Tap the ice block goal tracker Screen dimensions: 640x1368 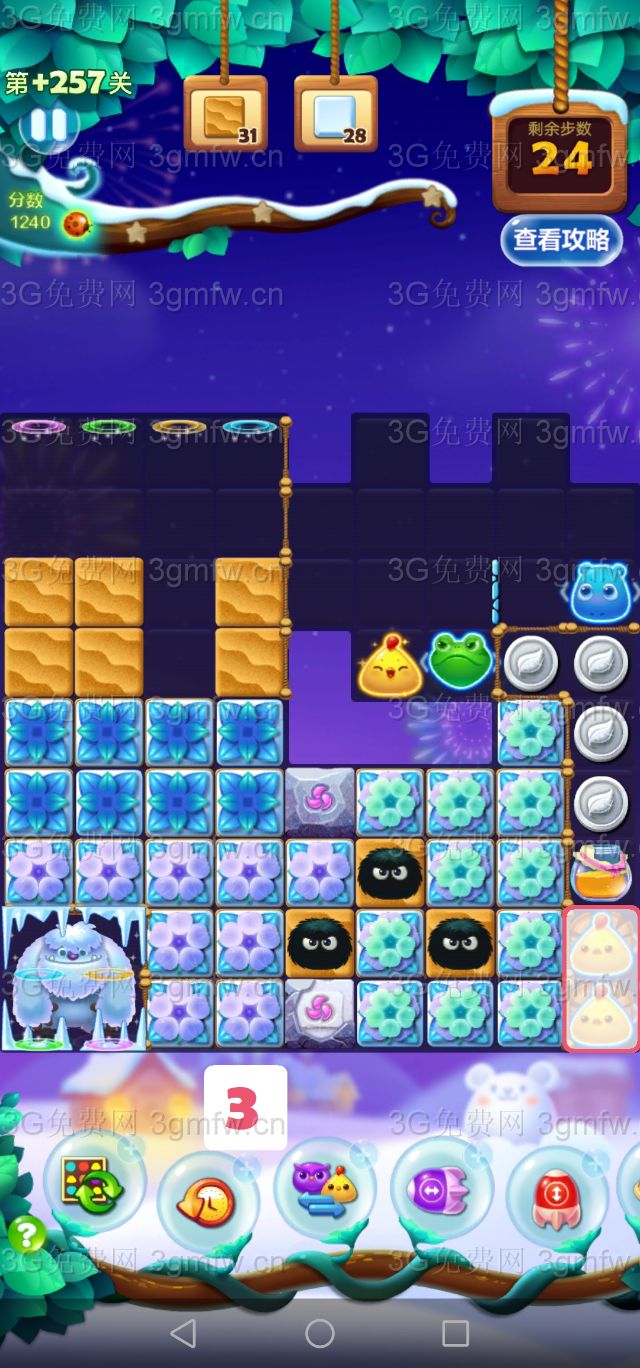(x=335, y=115)
